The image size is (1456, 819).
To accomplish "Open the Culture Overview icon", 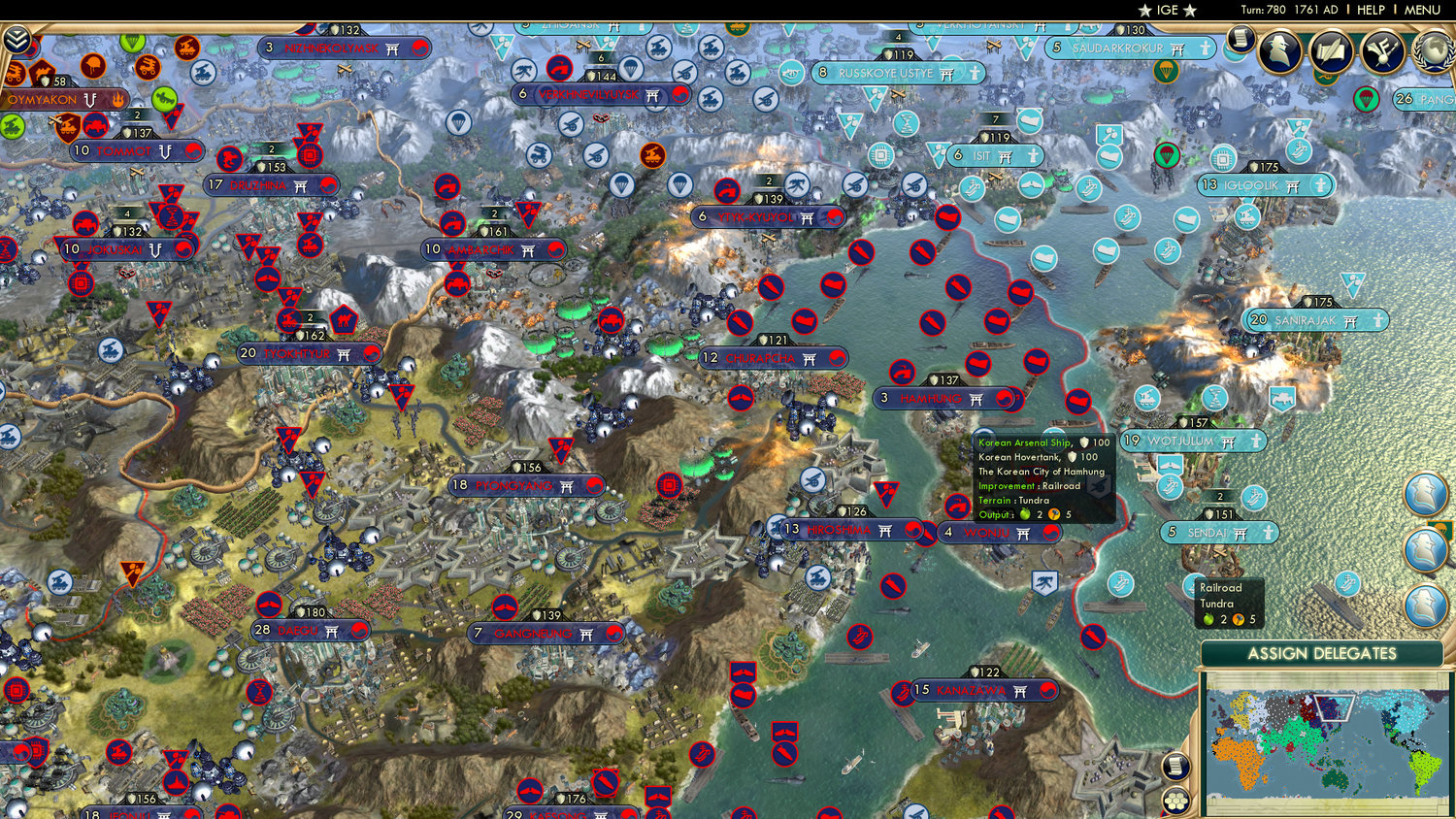I will click(x=1382, y=50).
